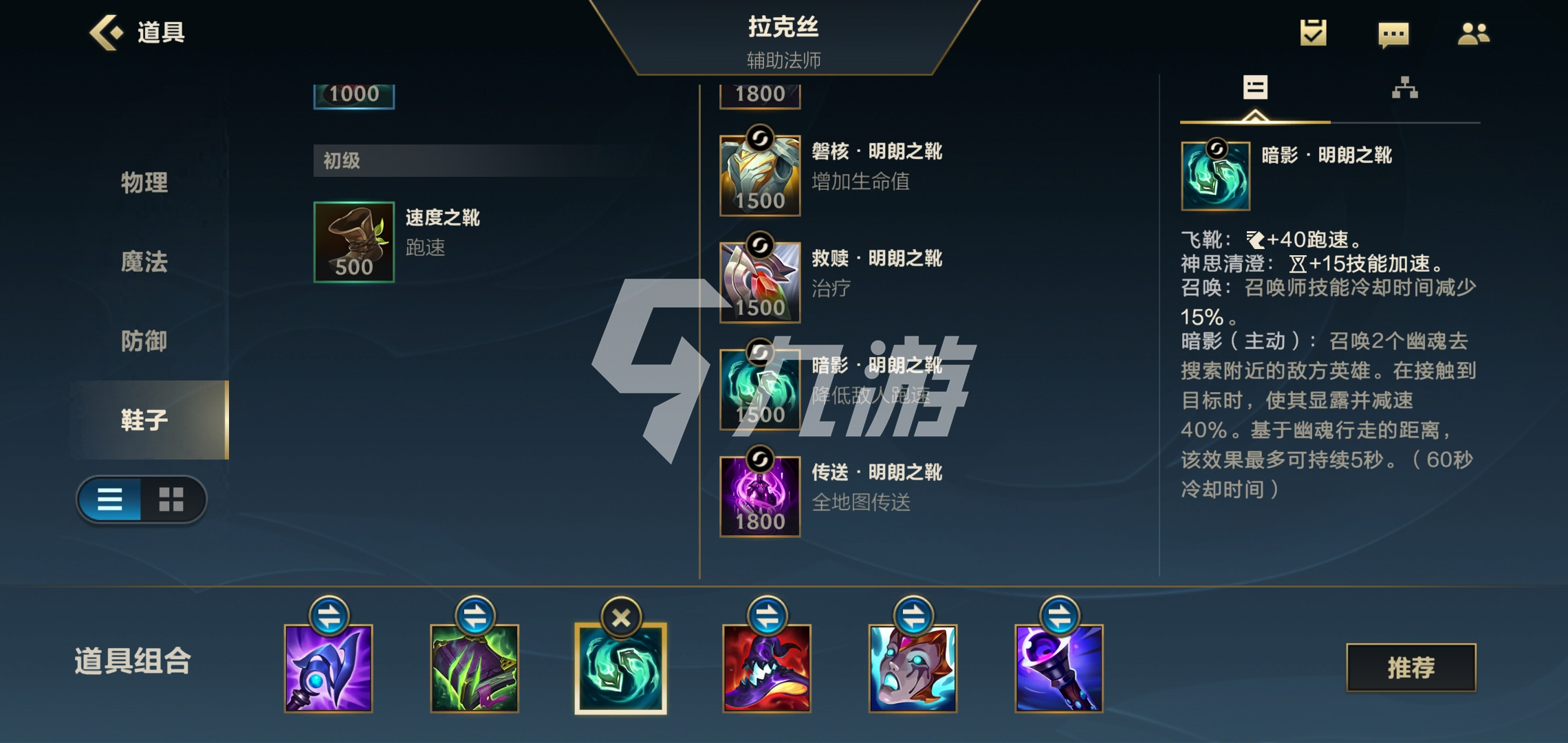Switch to the 物理 category tab
This screenshot has width=1568, height=743.
click(x=144, y=184)
